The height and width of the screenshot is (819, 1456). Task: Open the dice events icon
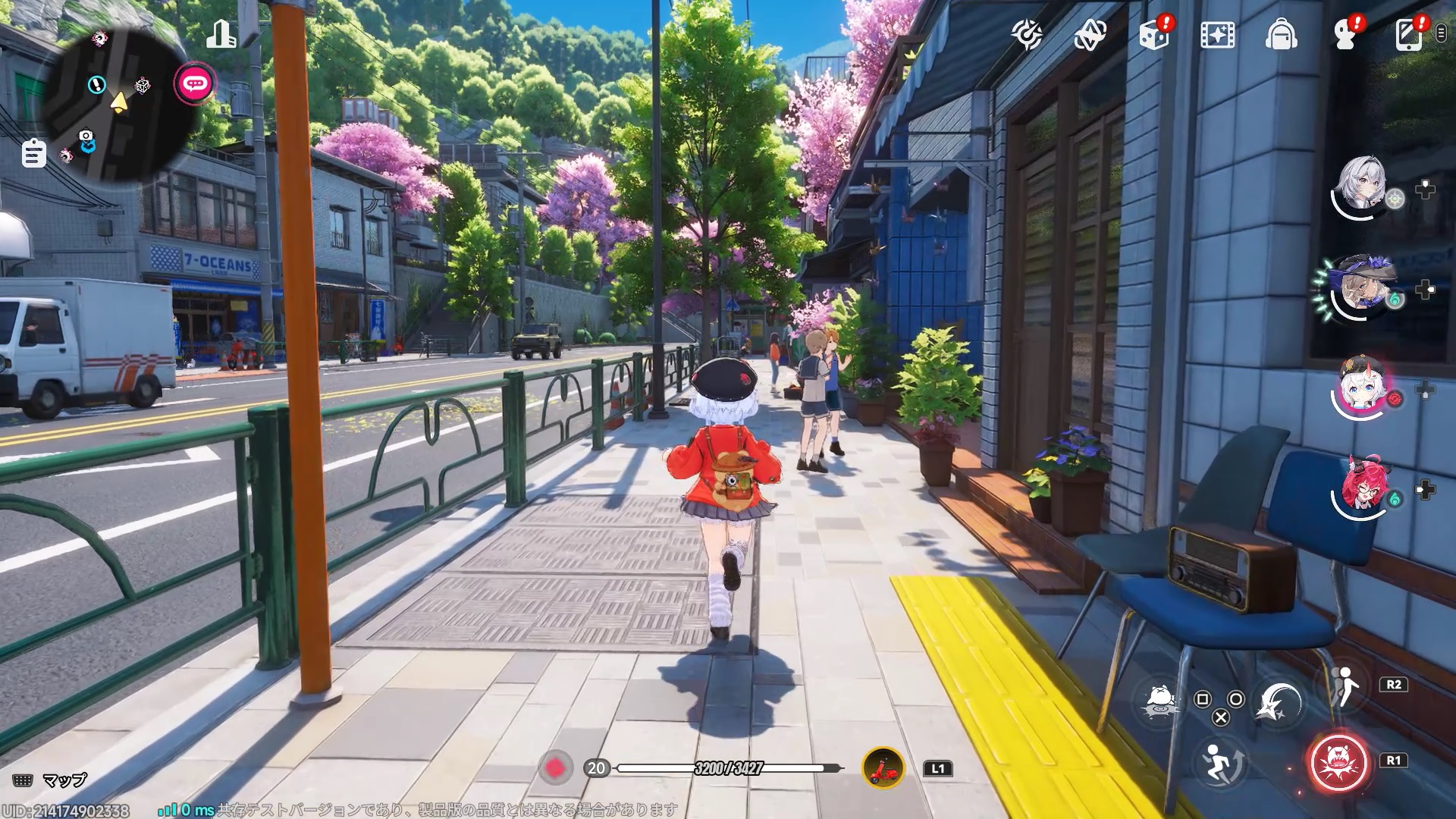pyautogui.click(x=1154, y=35)
